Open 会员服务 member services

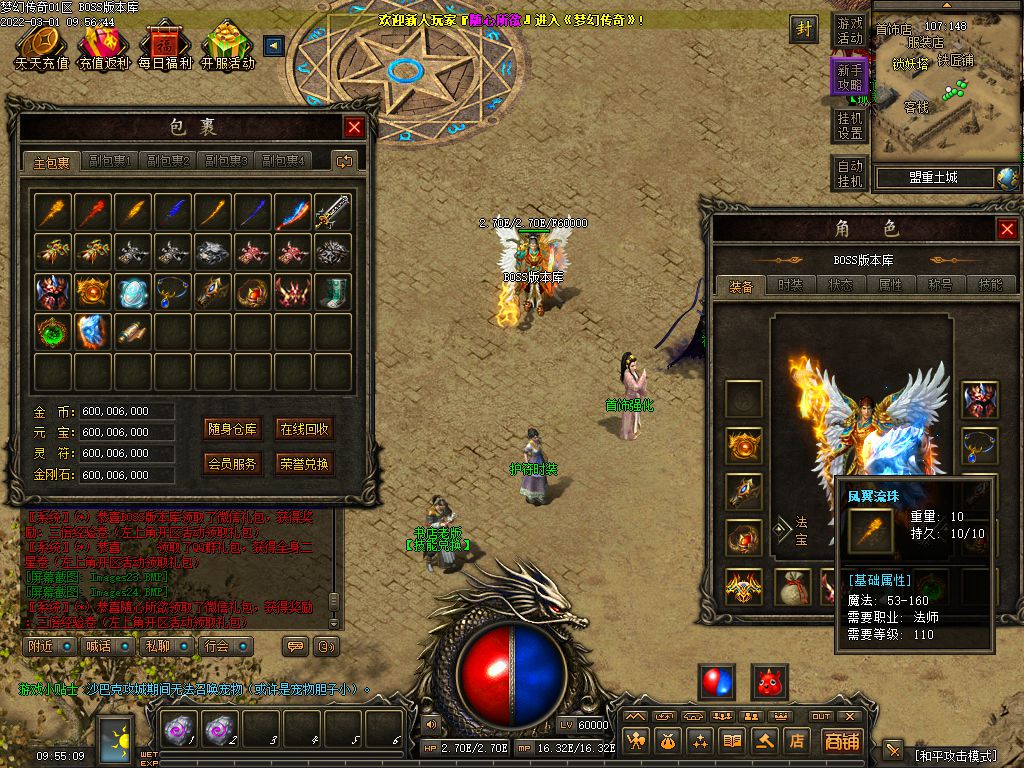(x=233, y=464)
